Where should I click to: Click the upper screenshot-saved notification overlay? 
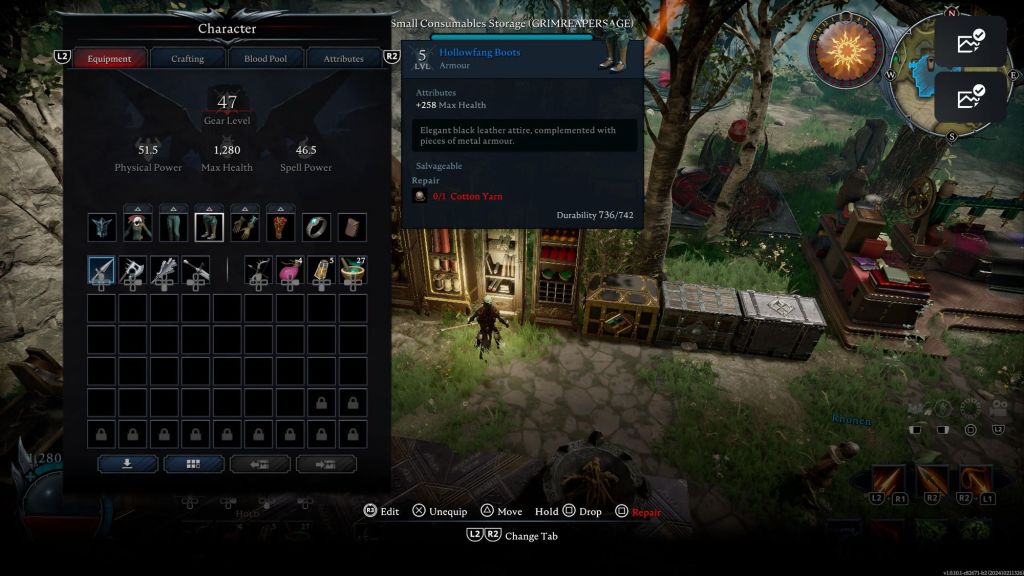[x=970, y=42]
